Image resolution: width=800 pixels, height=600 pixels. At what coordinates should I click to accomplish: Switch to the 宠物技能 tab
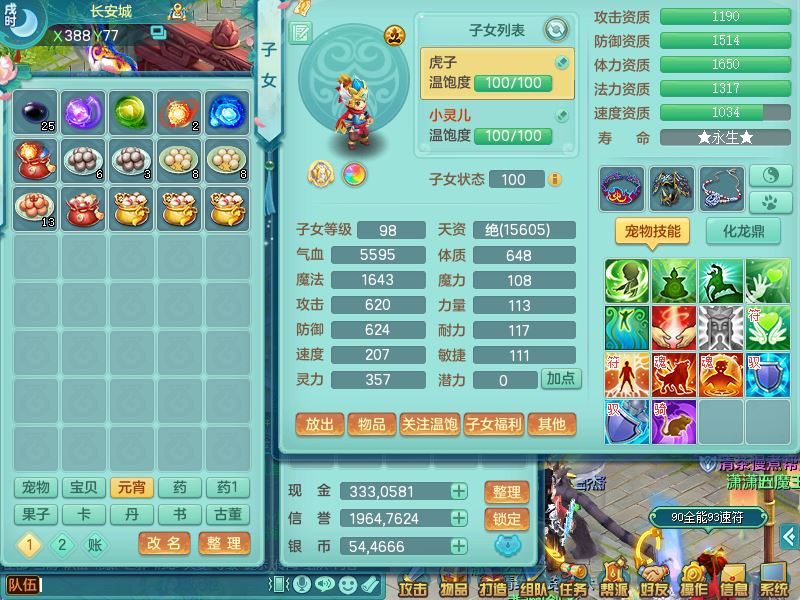[651, 232]
